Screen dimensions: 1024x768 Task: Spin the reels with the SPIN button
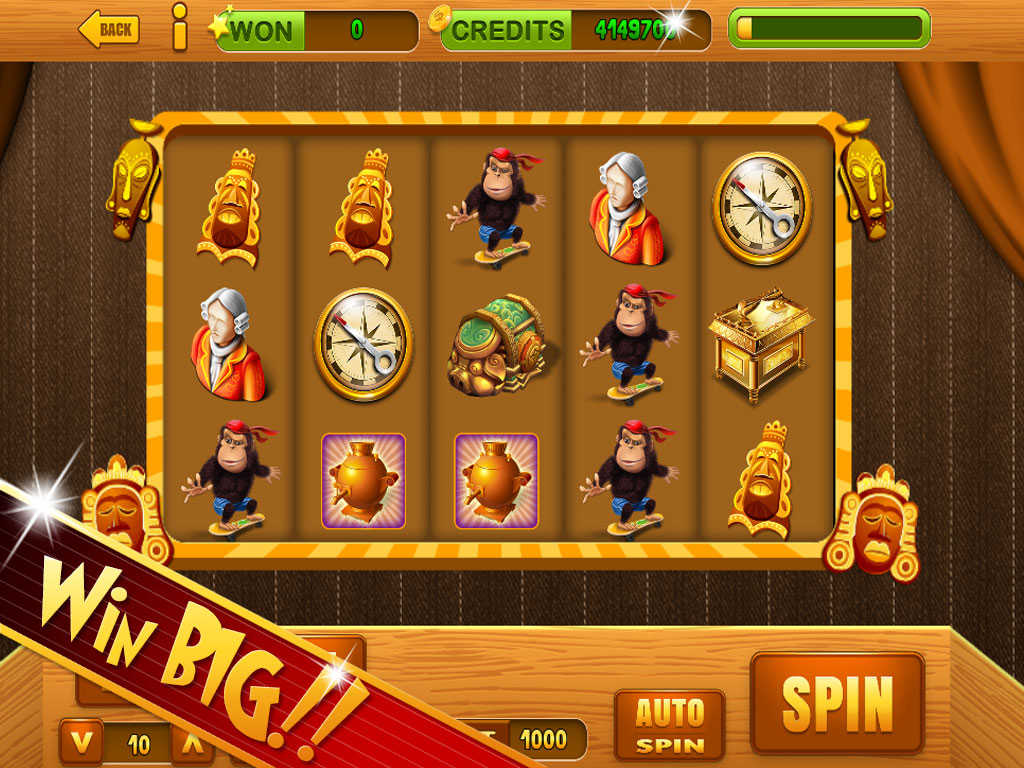[x=837, y=703]
